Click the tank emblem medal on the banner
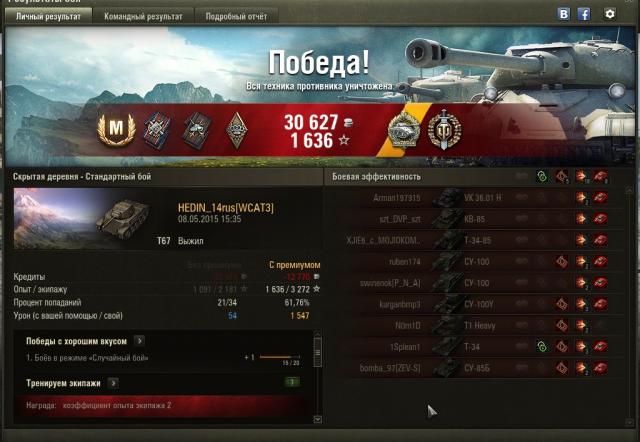Viewport: 640px width, 442px height. tap(405, 130)
